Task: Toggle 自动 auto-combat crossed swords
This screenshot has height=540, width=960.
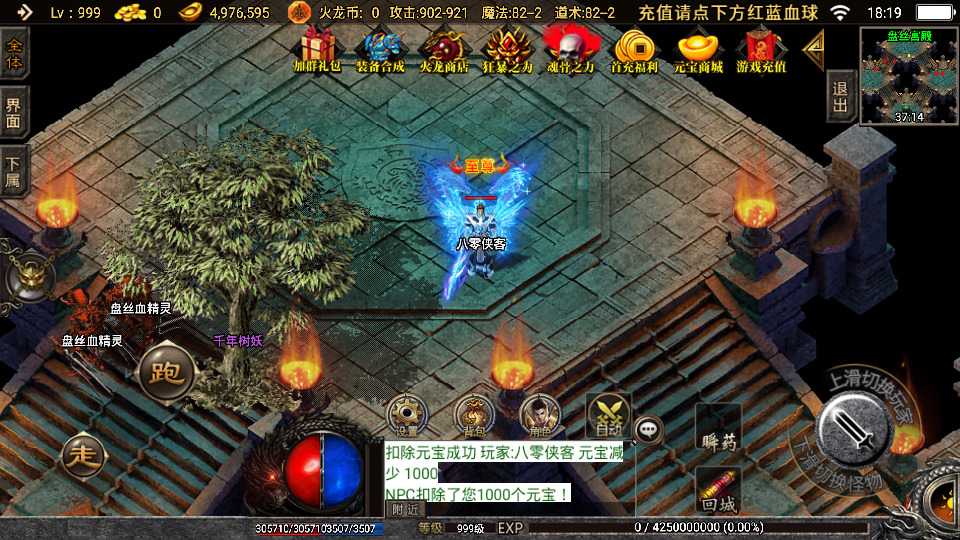Action: [607, 415]
